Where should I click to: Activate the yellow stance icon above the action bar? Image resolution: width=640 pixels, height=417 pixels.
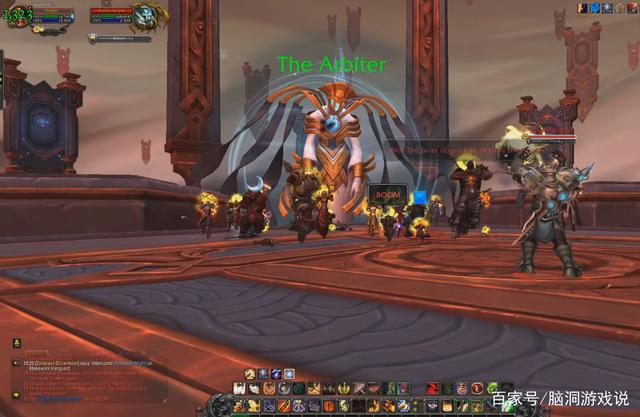pyautogui.click(x=250, y=374)
